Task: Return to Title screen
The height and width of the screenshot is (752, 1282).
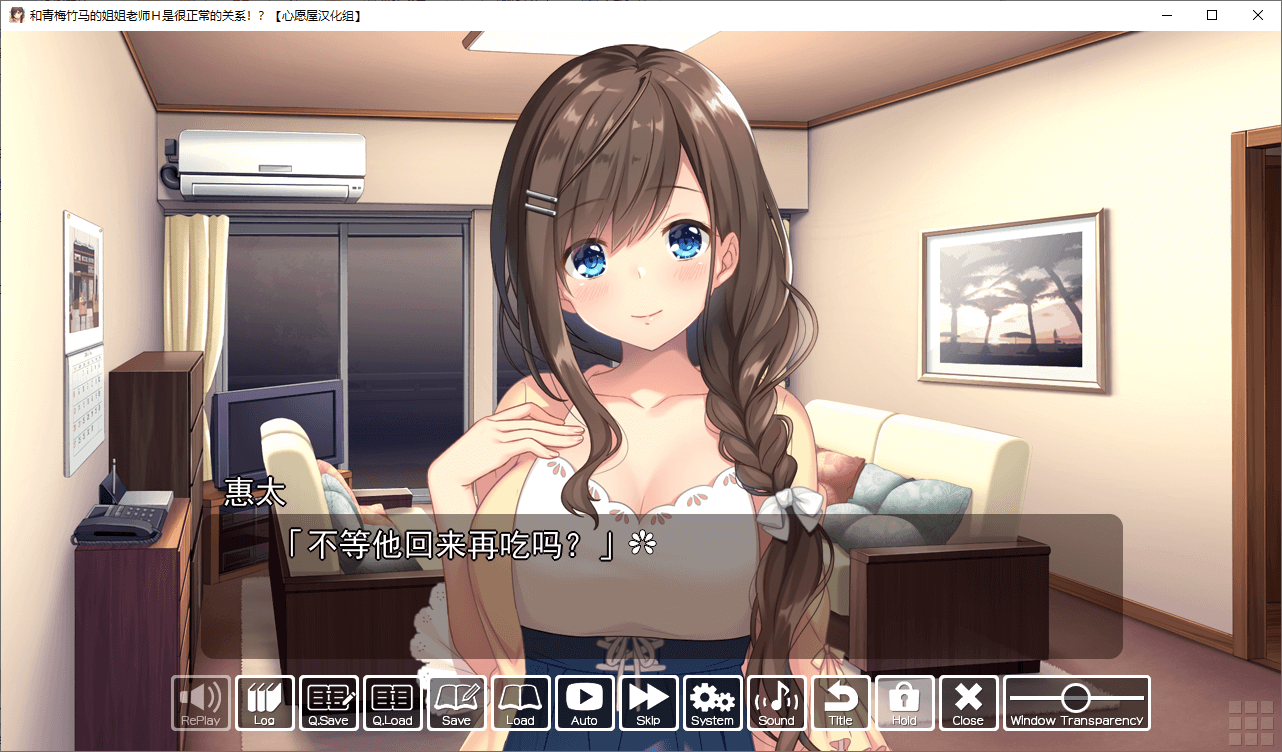Action: coord(841,703)
